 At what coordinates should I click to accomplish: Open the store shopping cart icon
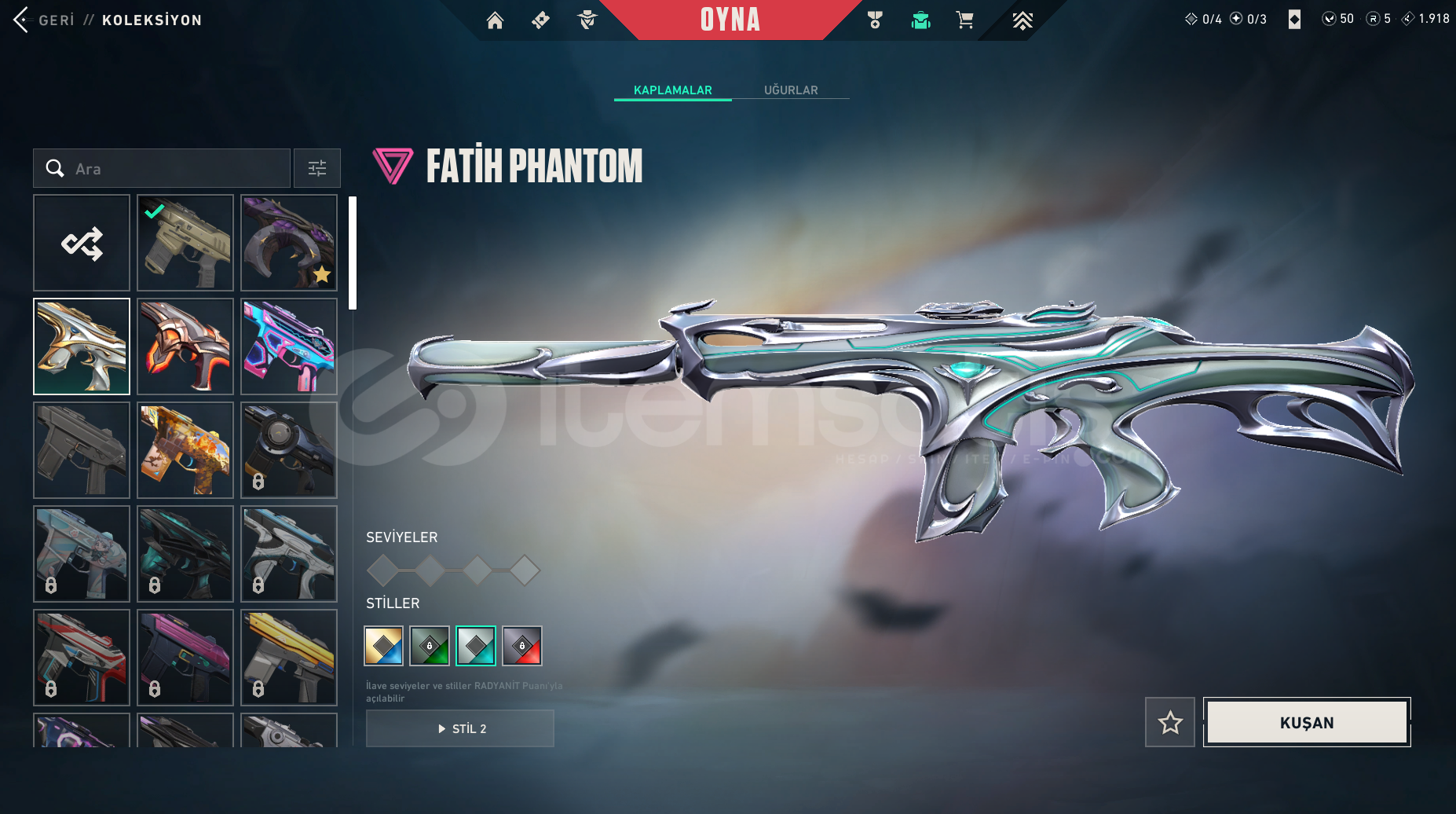(964, 20)
